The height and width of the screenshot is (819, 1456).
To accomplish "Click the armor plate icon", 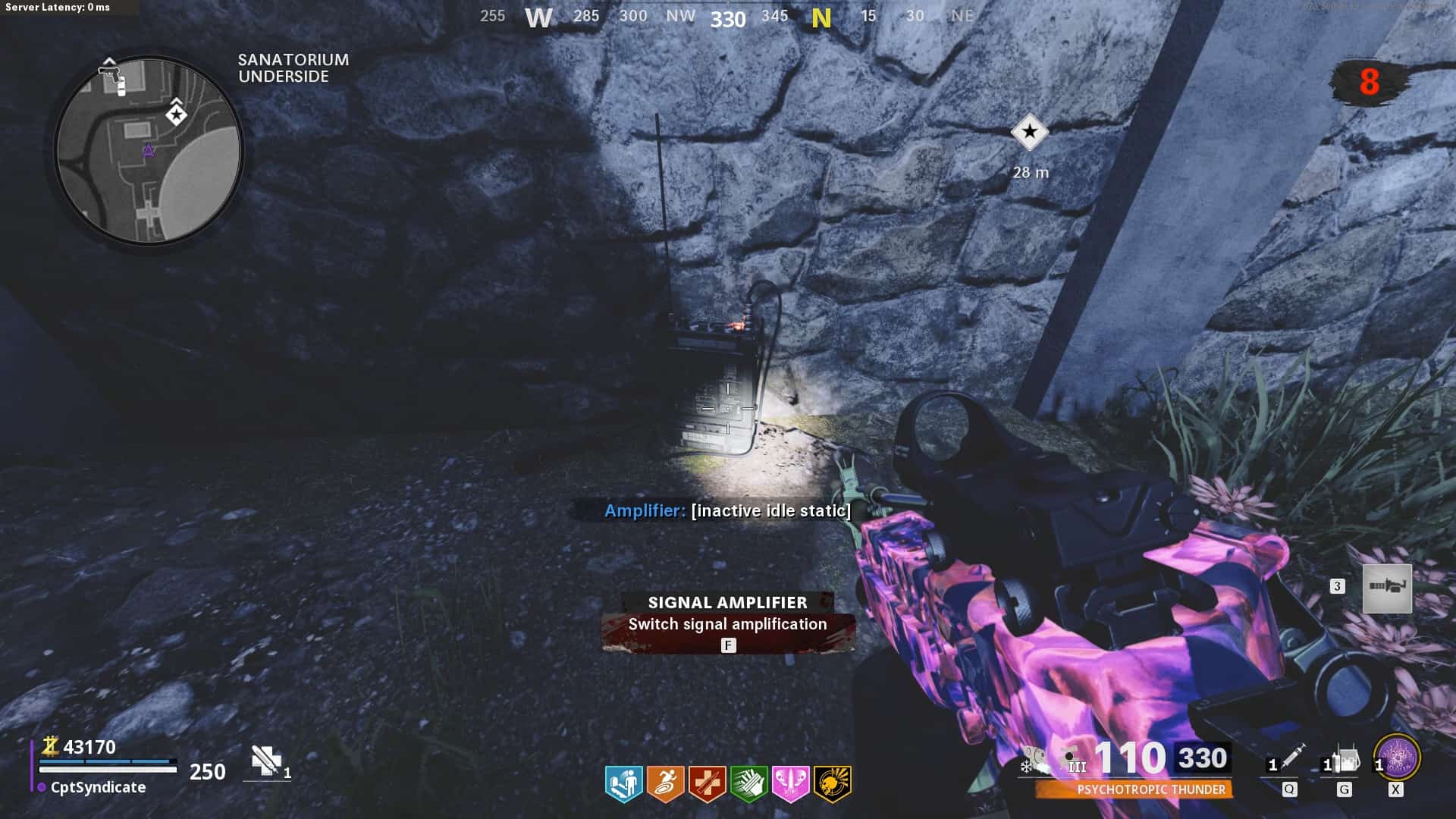I will click(x=266, y=761).
